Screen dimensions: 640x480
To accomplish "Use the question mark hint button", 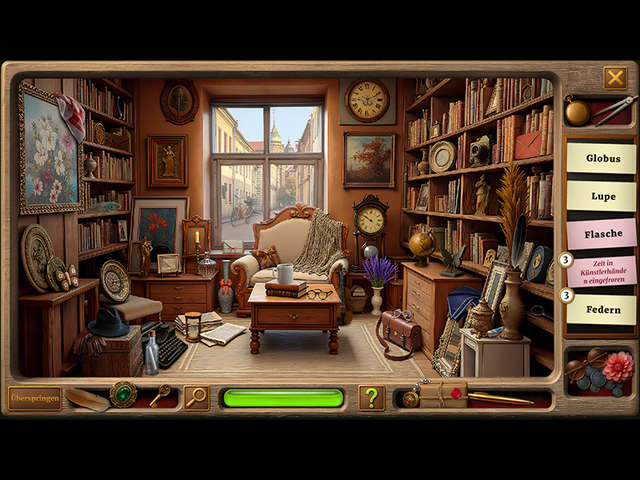I will [x=372, y=397].
